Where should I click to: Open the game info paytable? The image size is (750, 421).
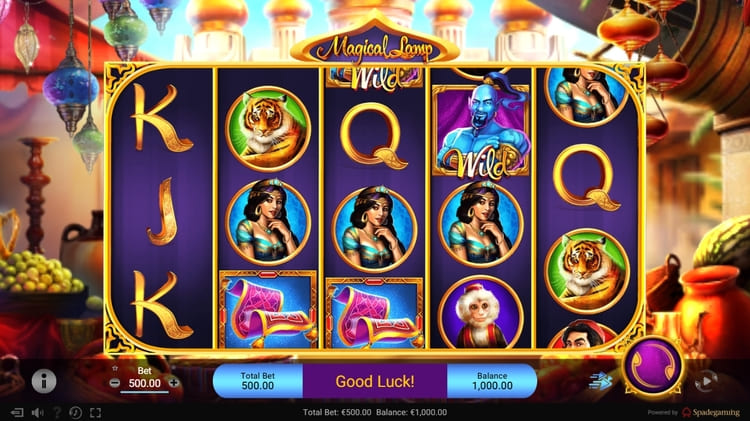tap(43, 380)
